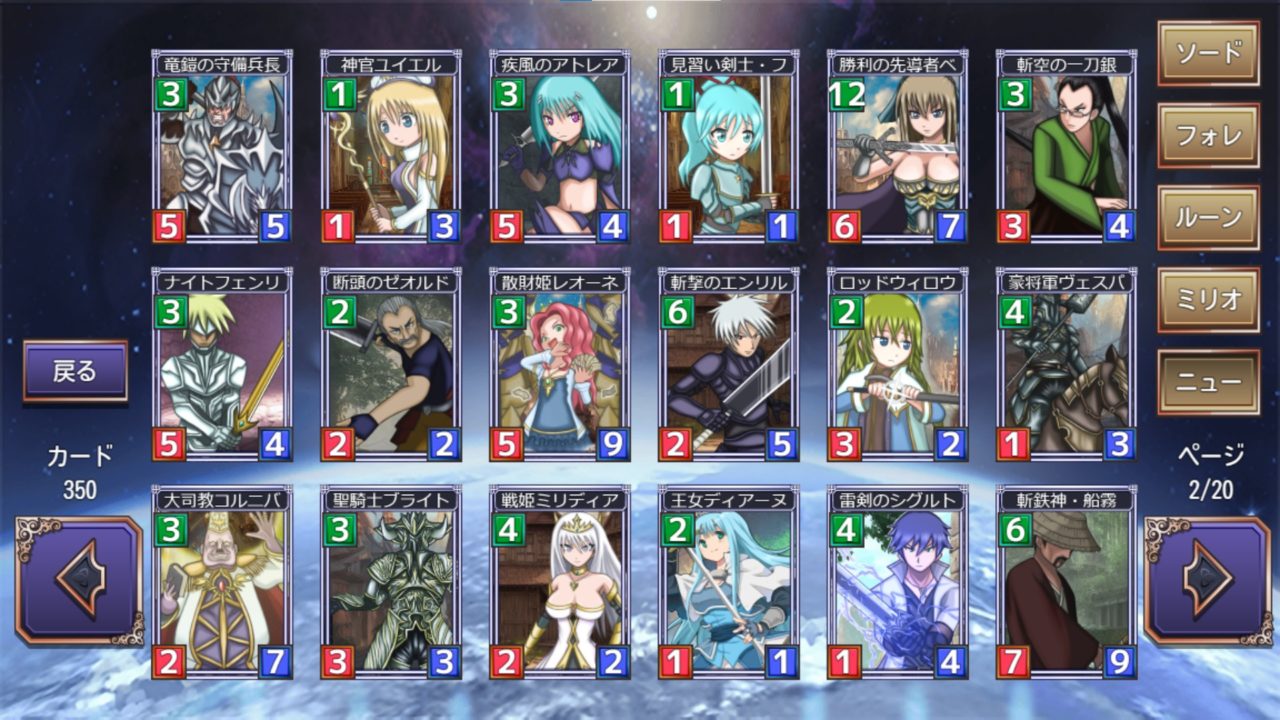
Task: Select the ルーン category filter
Action: click(x=1208, y=218)
